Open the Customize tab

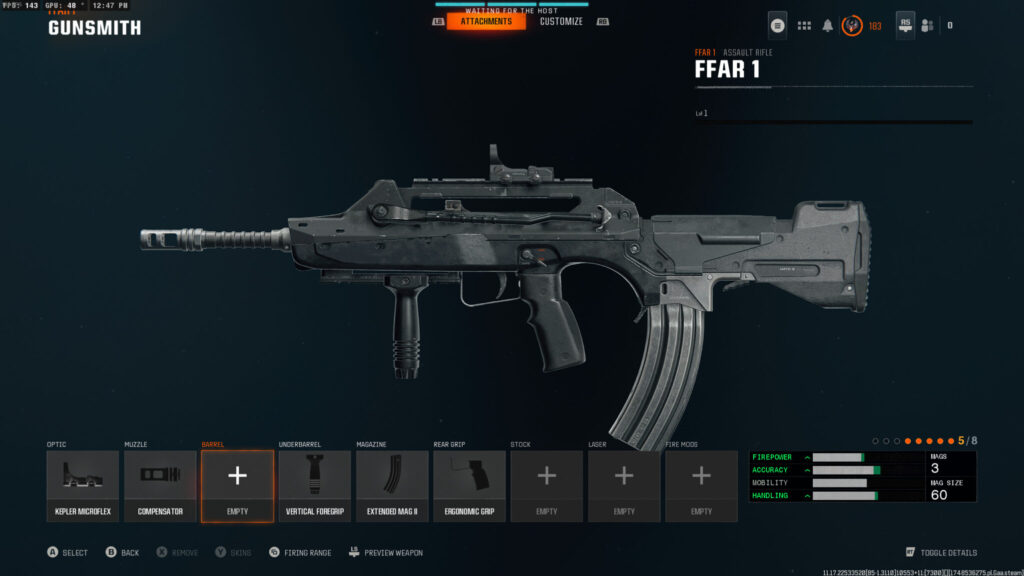click(561, 21)
